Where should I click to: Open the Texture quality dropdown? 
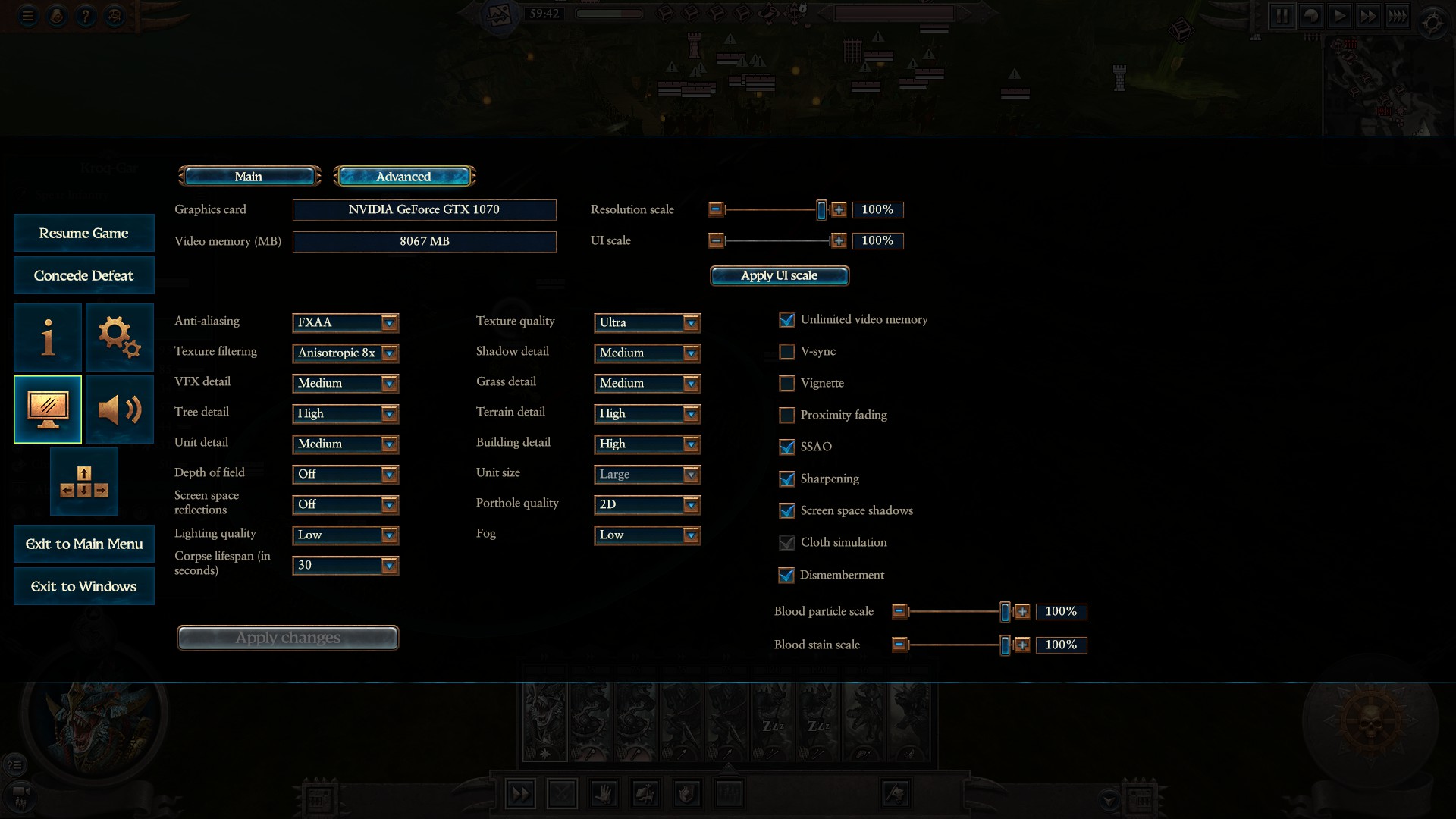coord(647,322)
